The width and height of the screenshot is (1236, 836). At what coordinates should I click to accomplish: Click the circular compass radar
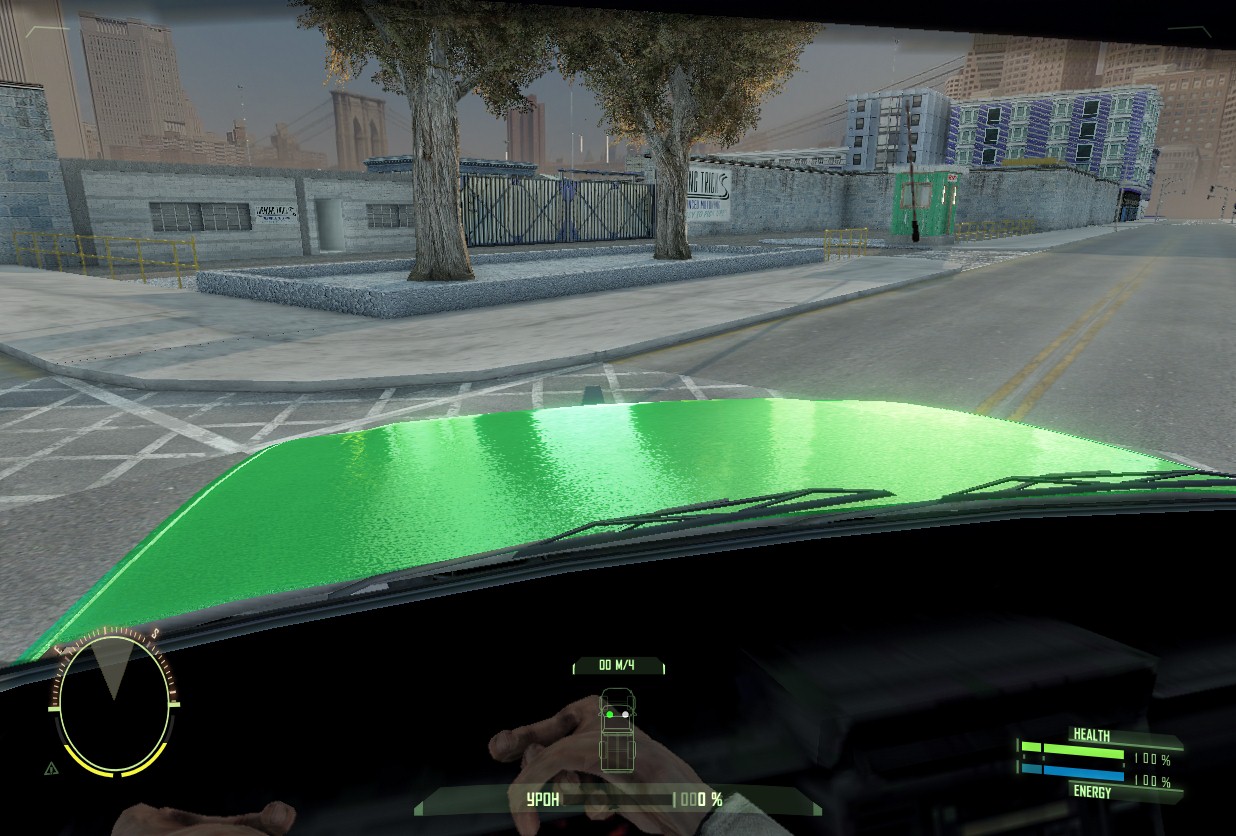click(x=113, y=701)
